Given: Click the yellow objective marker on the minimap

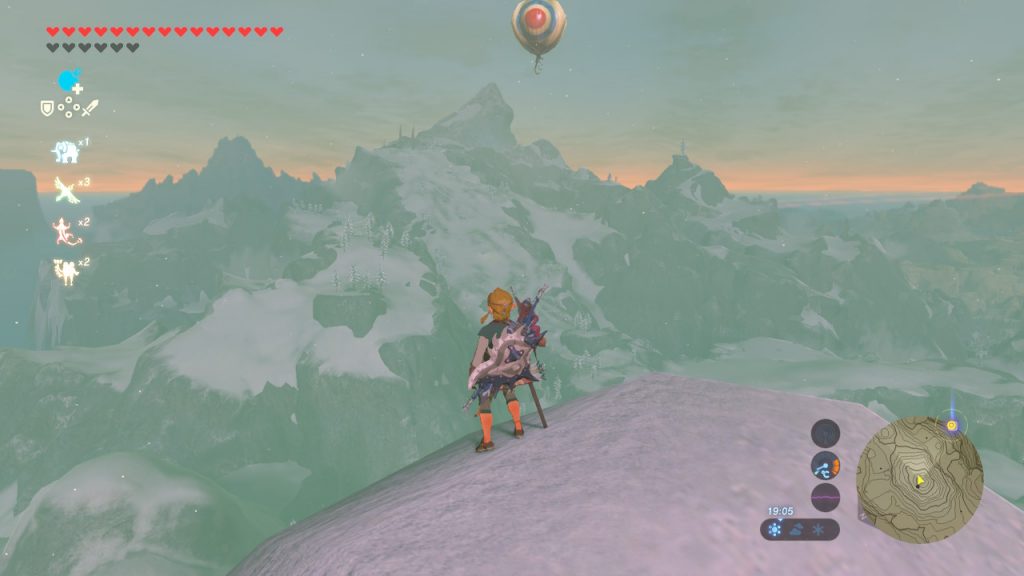Looking at the screenshot, I should pos(952,425).
